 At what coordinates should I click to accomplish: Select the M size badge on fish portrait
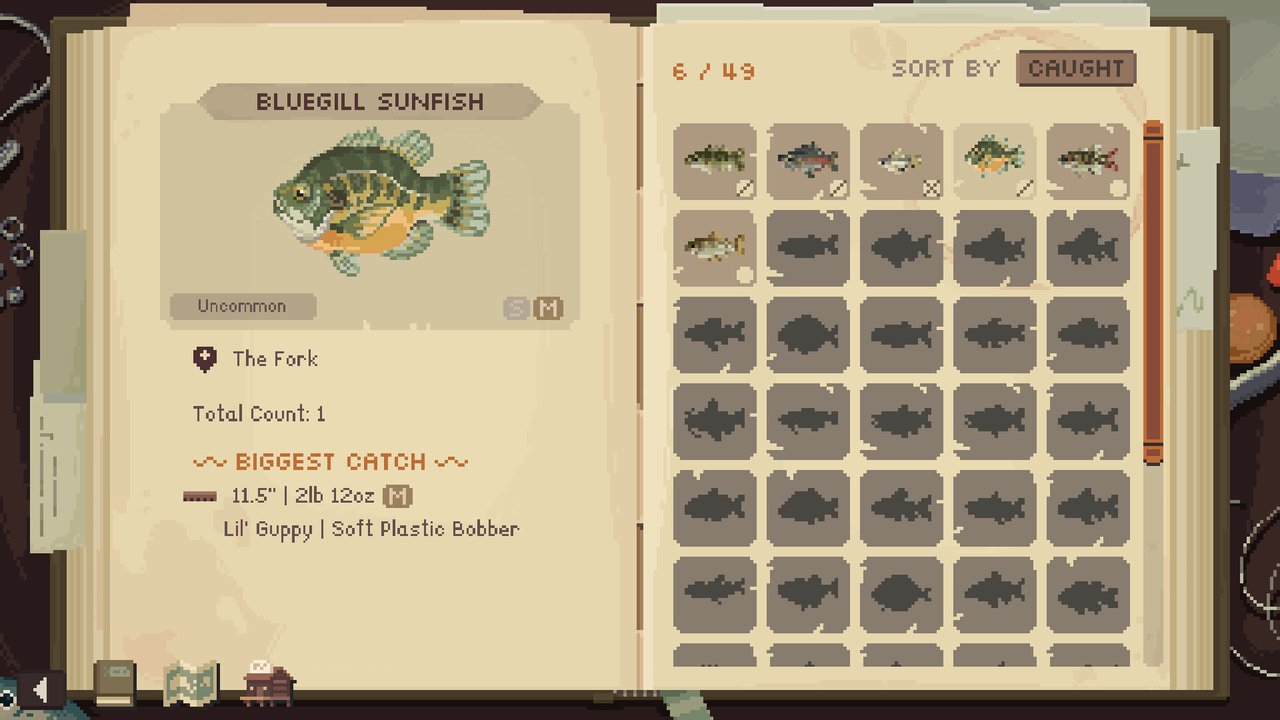(547, 308)
